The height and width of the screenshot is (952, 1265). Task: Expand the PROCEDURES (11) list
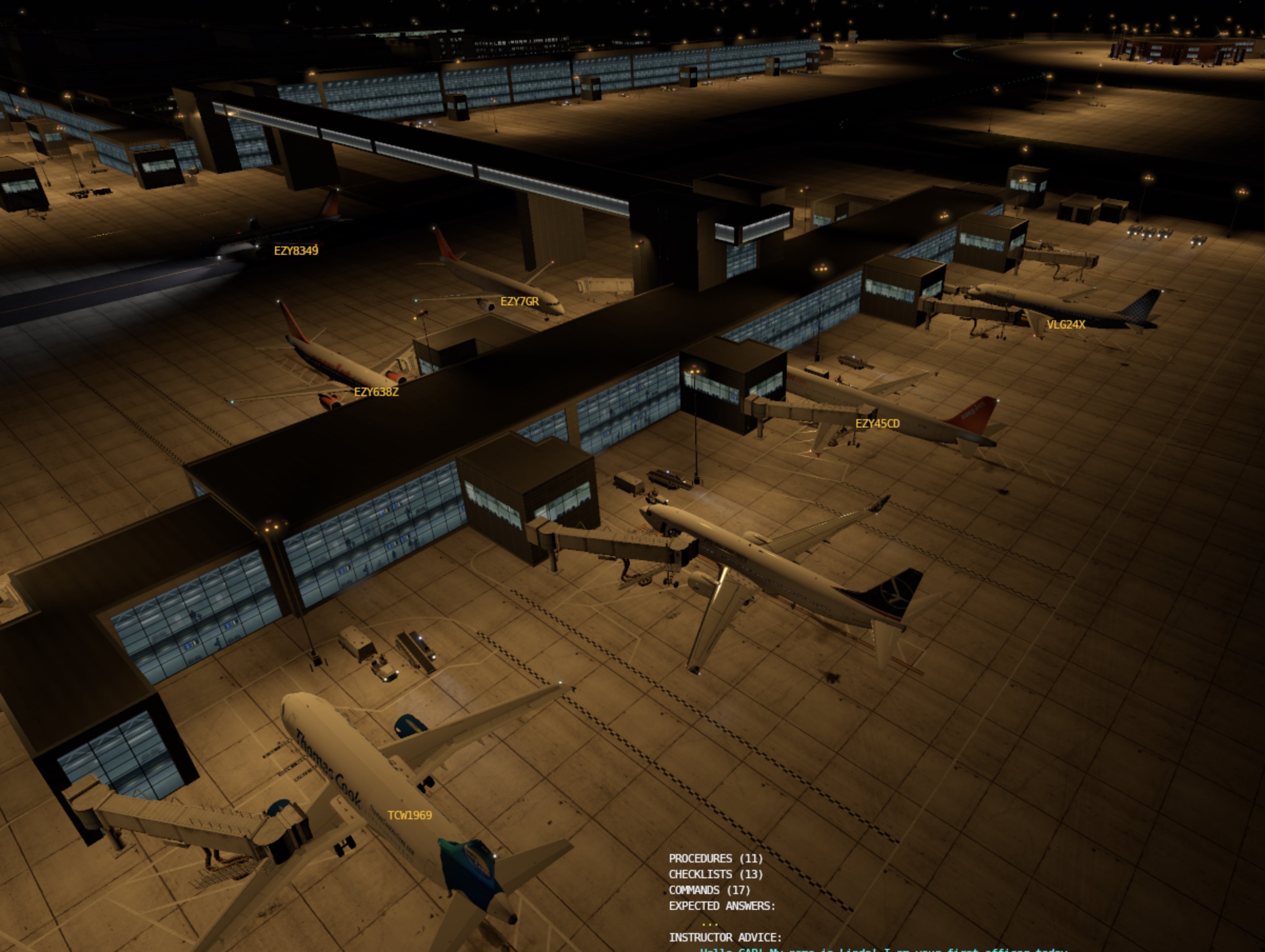pos(715,858)
